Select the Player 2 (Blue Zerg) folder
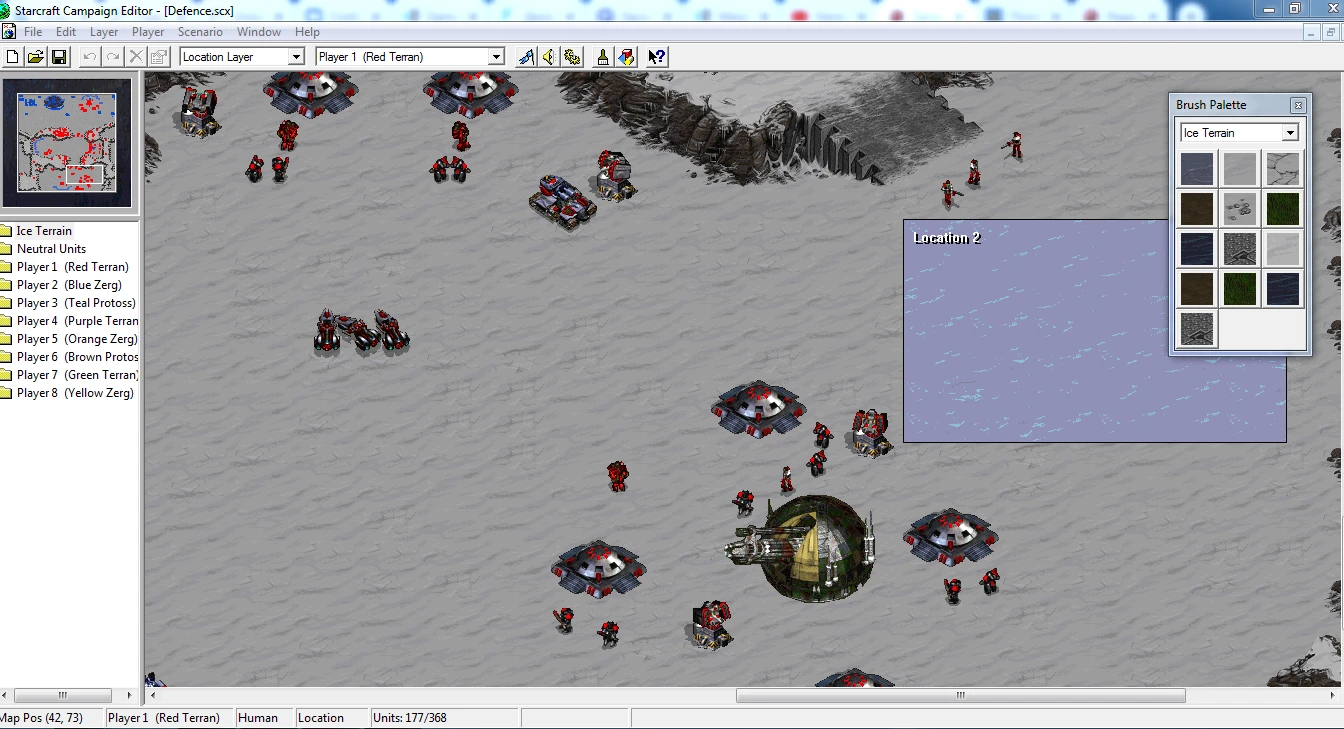This screenshot has width=1344, height=729. pos(70,284)
